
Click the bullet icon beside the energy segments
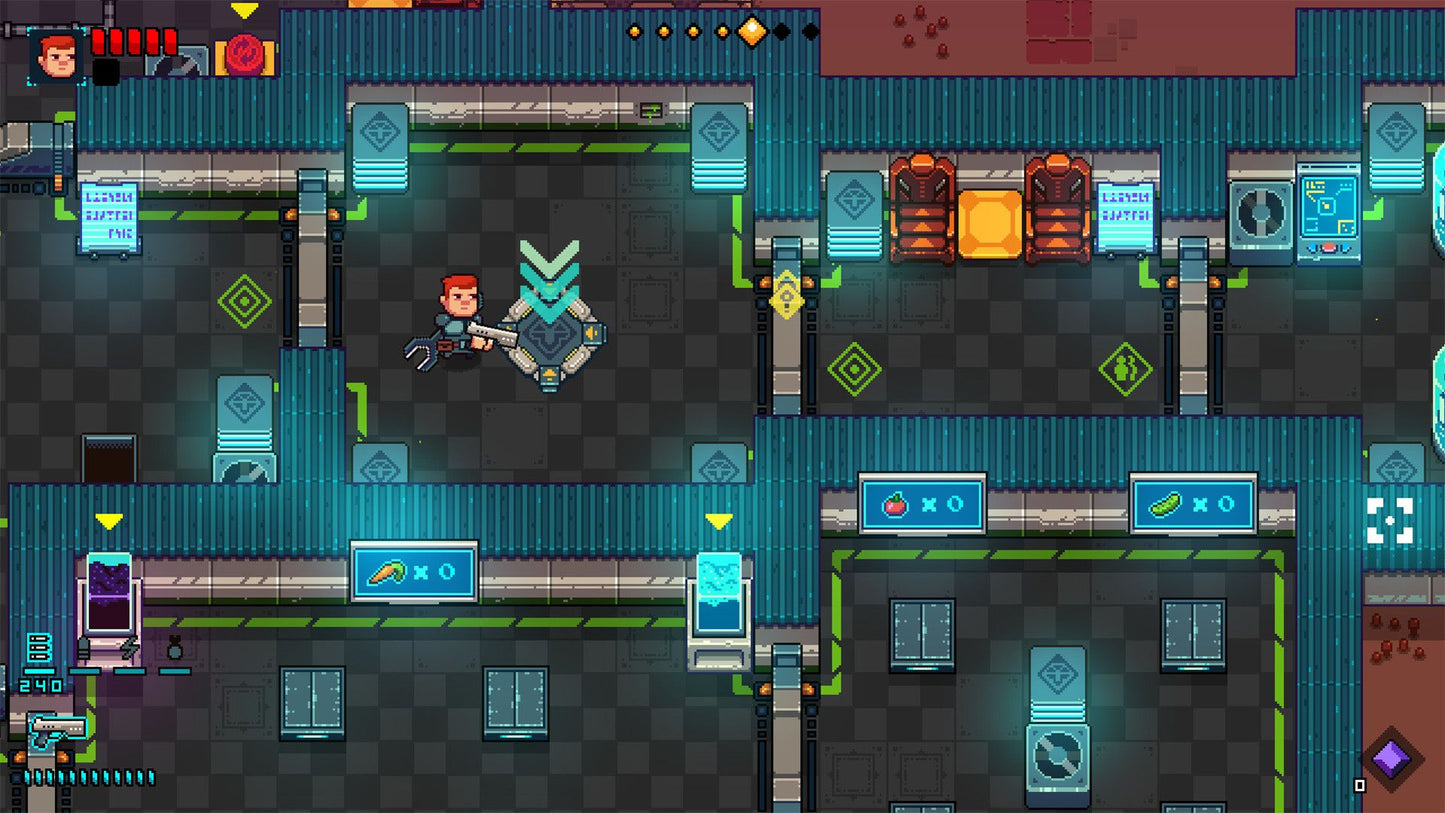(x=84, y=647)
